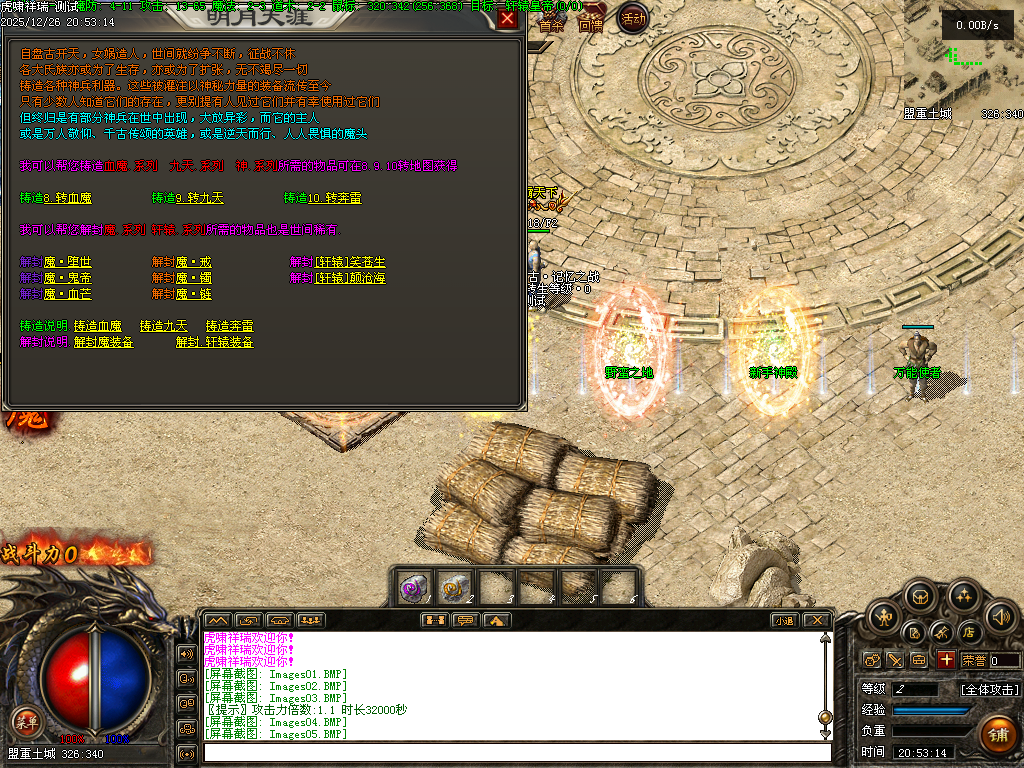Unseal [轩辕]笑苍生 via its link
The width and height of the screenshot is (1024, 768).
(350, 262)
